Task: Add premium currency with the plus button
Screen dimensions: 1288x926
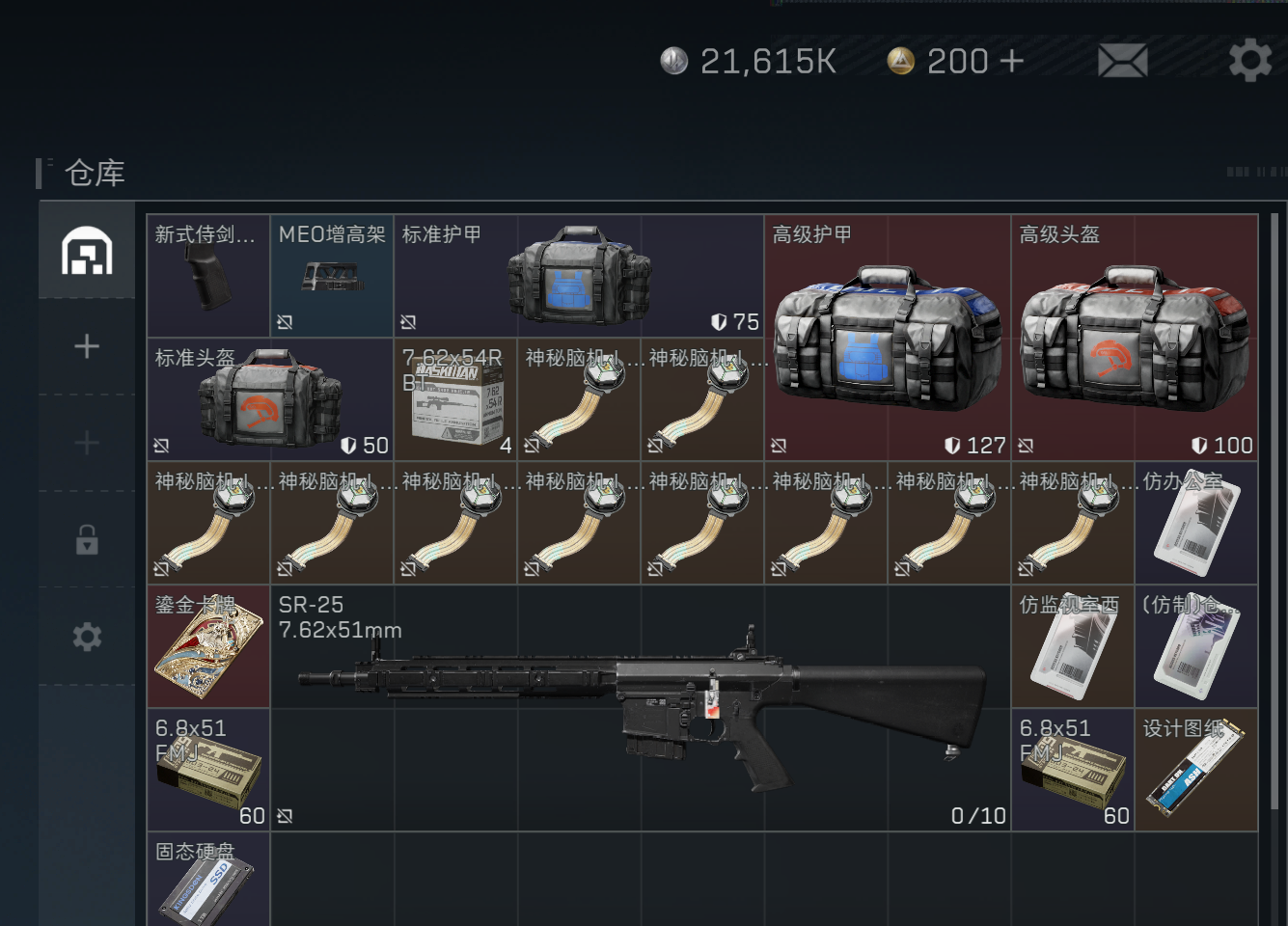Action: pos(1011,61)
